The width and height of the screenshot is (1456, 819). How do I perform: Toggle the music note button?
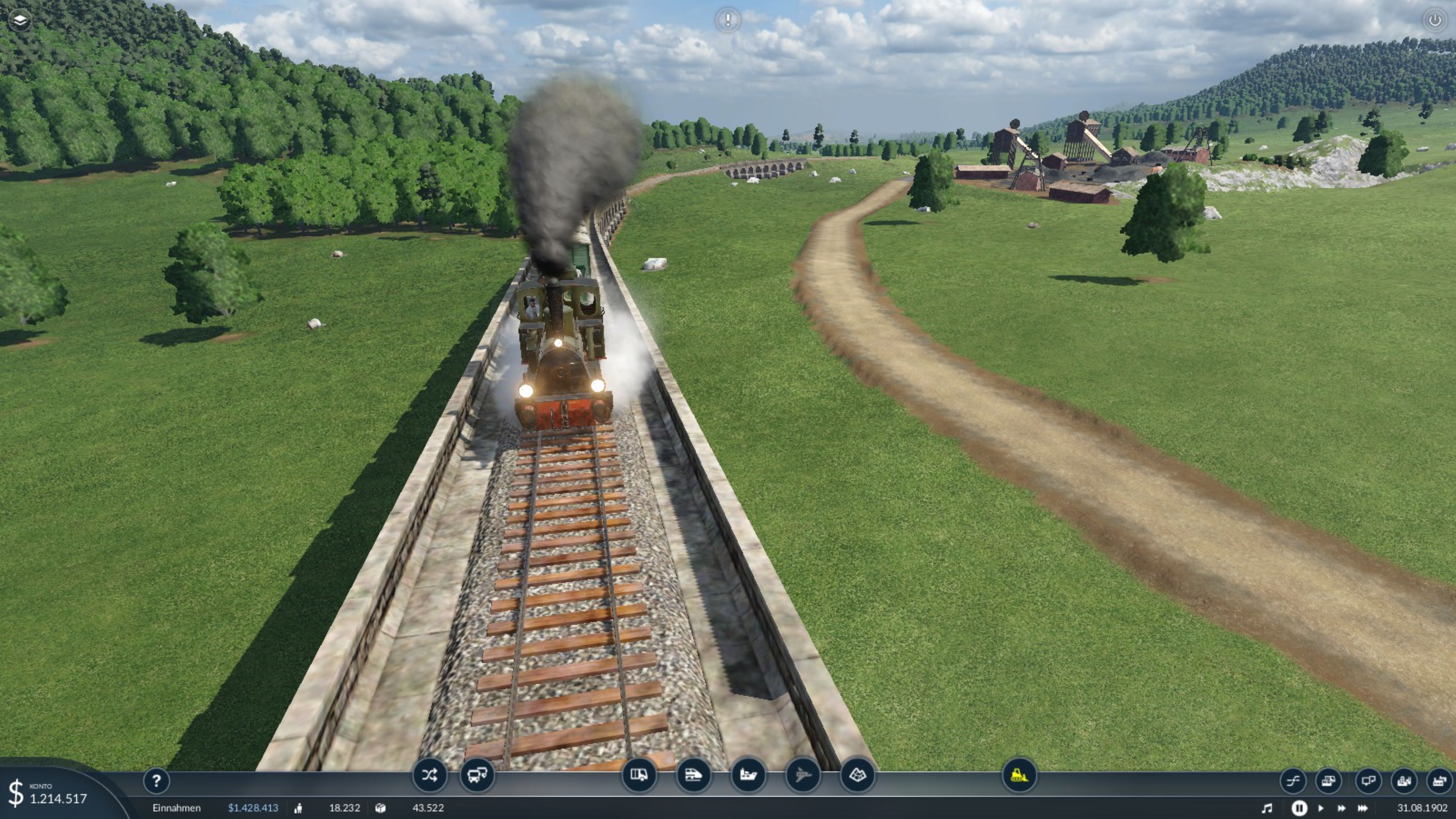(1267, 808)
